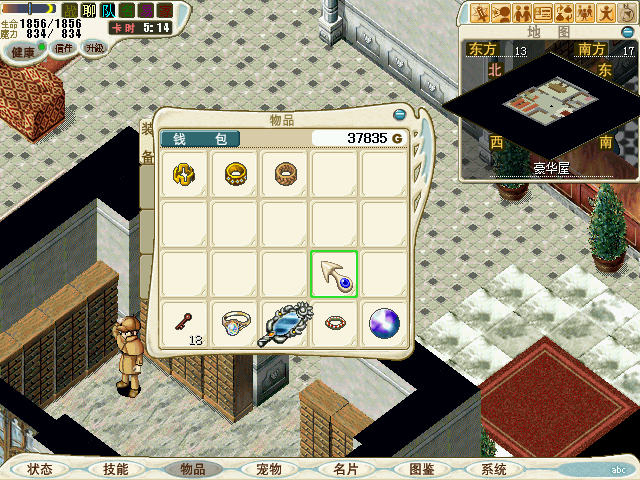Open the 信件 mail button
The height and width of the screenshot is (480, 640).
pos(65,46)
